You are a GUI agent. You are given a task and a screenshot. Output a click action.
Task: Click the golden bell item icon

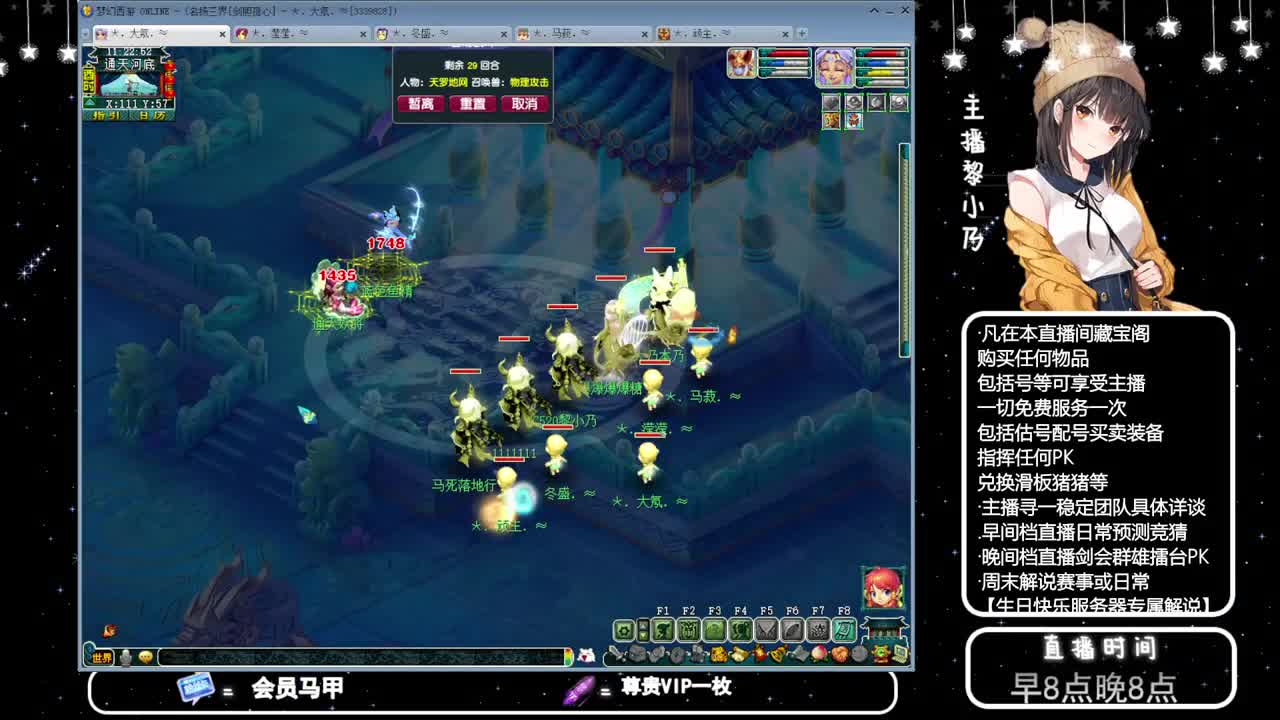click(x=778, y=653)
